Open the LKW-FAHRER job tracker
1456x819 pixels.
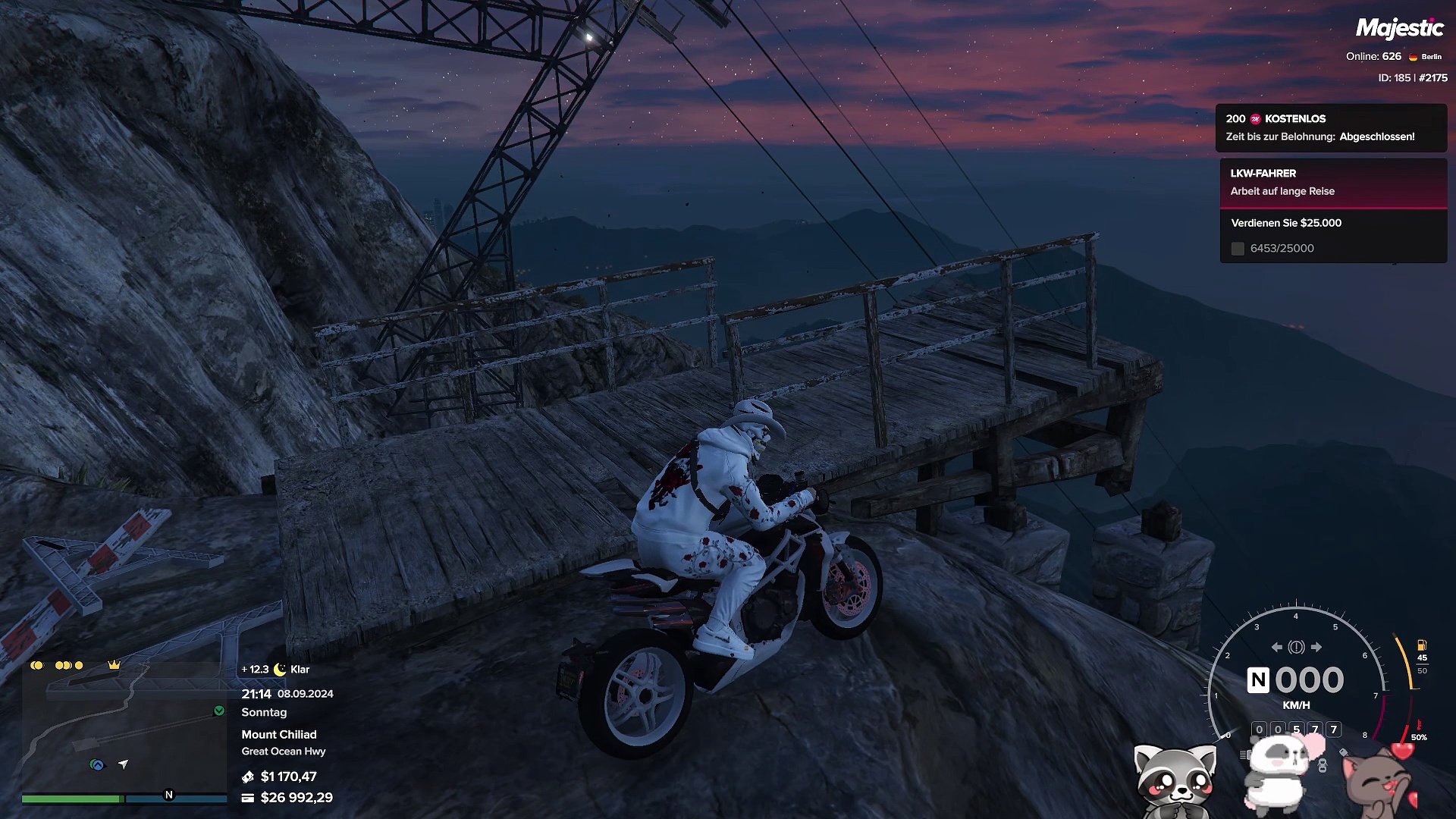(x=1333, y=182)
